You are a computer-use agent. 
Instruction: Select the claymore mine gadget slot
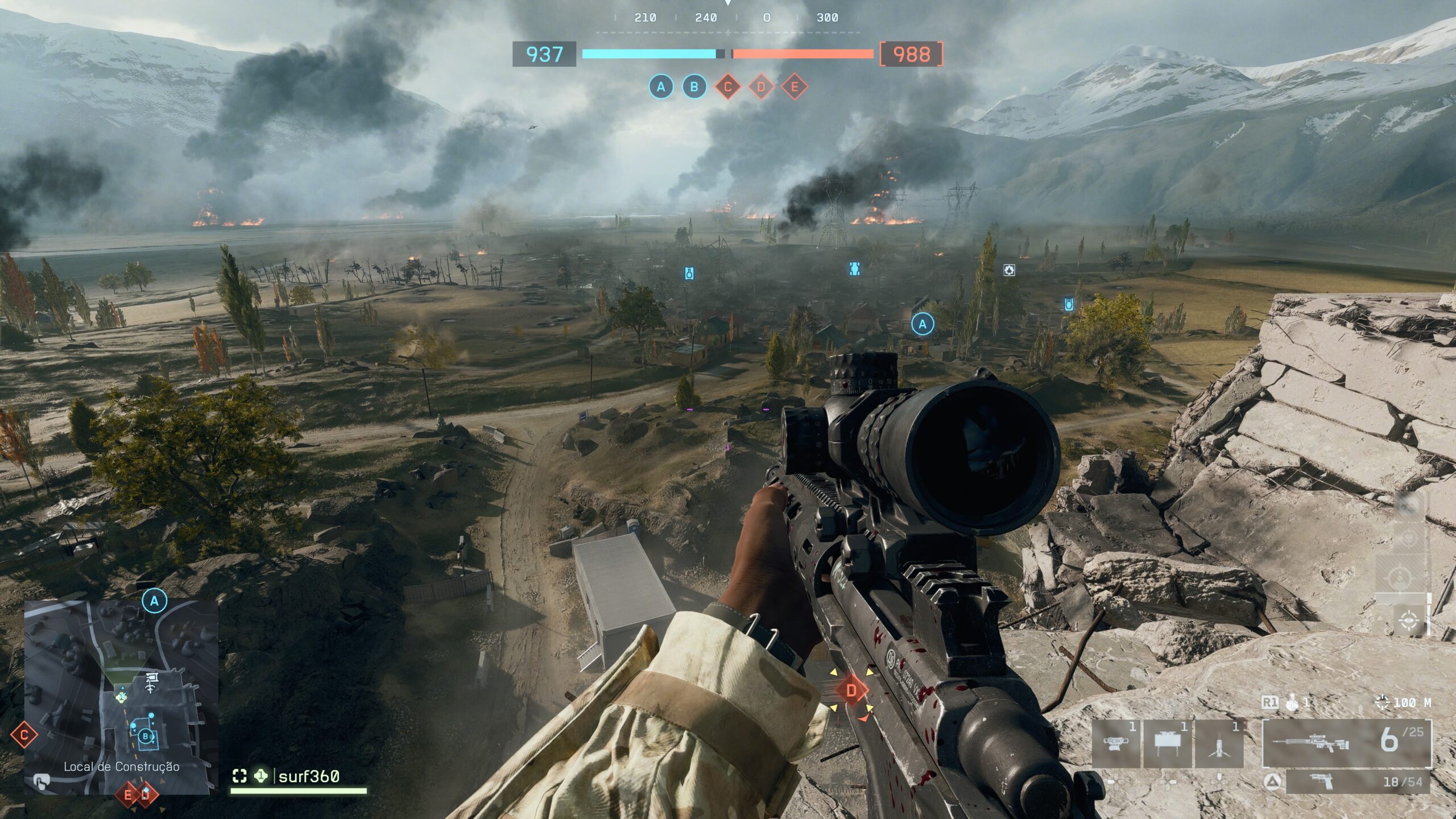point(1167,743)
